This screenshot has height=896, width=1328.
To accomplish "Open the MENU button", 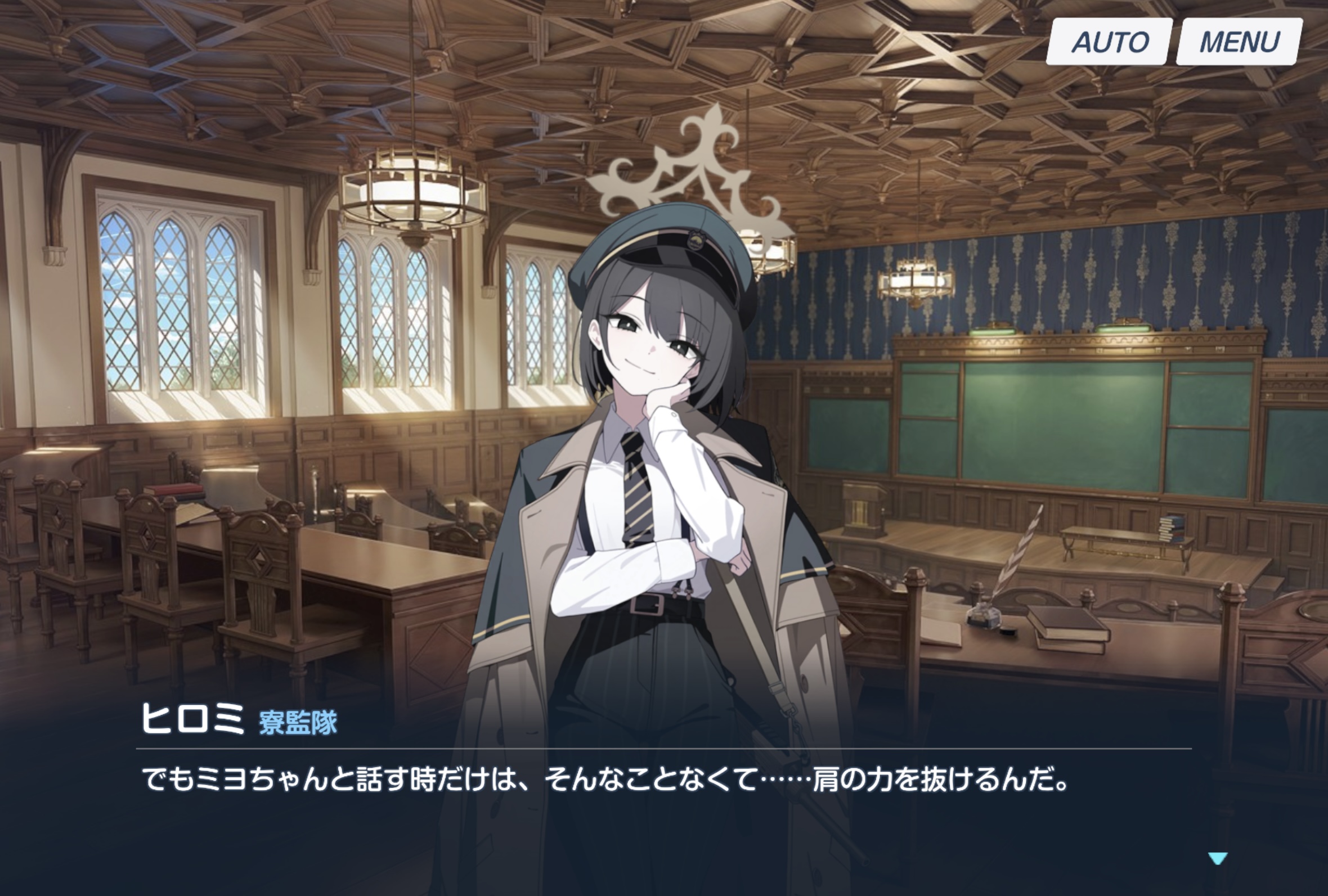I will (x=1239, y=42).
